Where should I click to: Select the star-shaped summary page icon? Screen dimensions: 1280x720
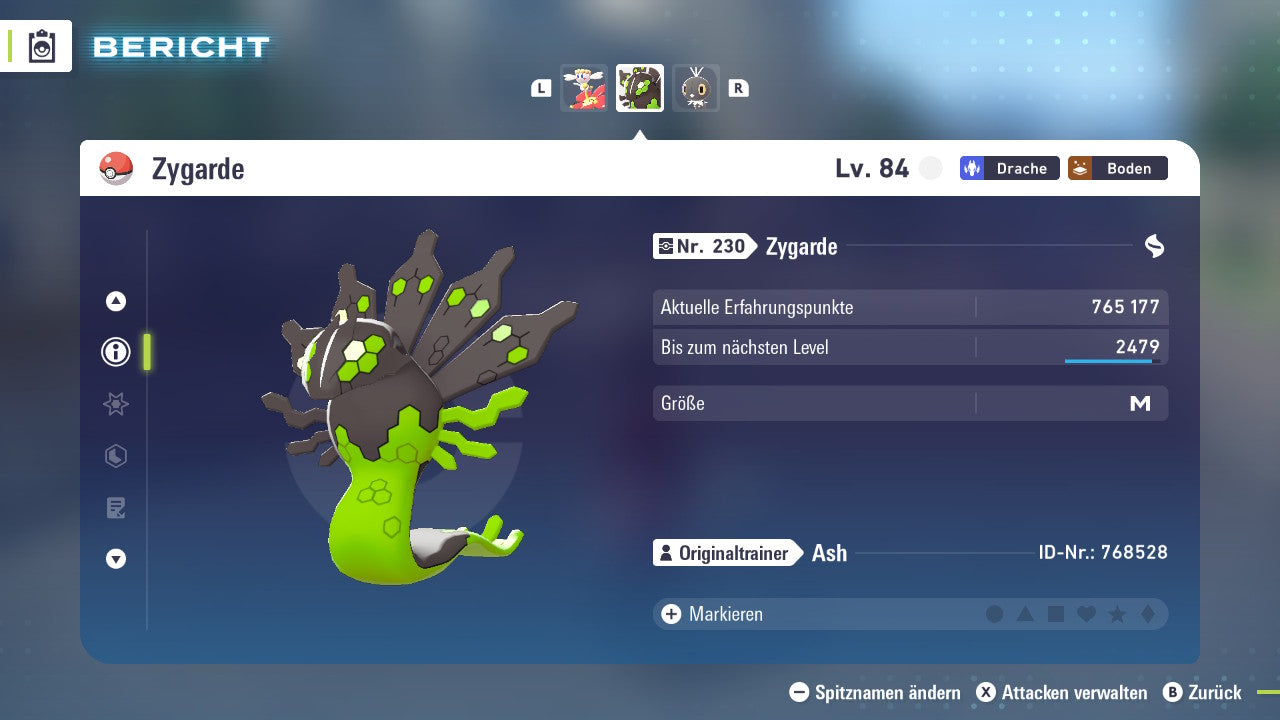115,404
